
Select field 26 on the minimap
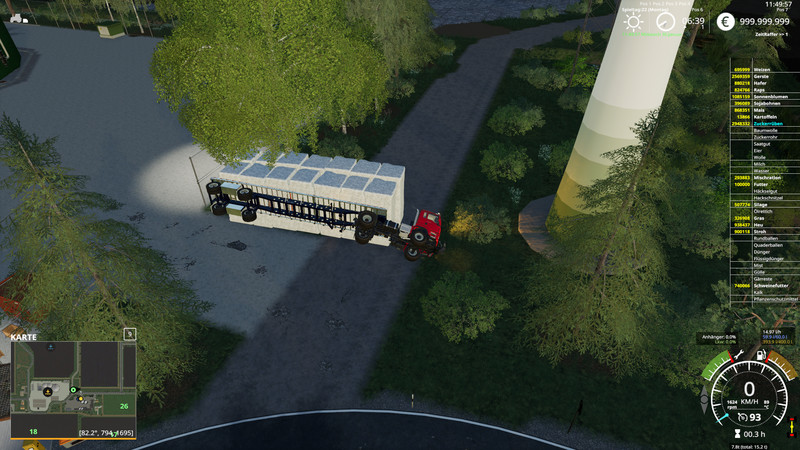click(123, 405)
